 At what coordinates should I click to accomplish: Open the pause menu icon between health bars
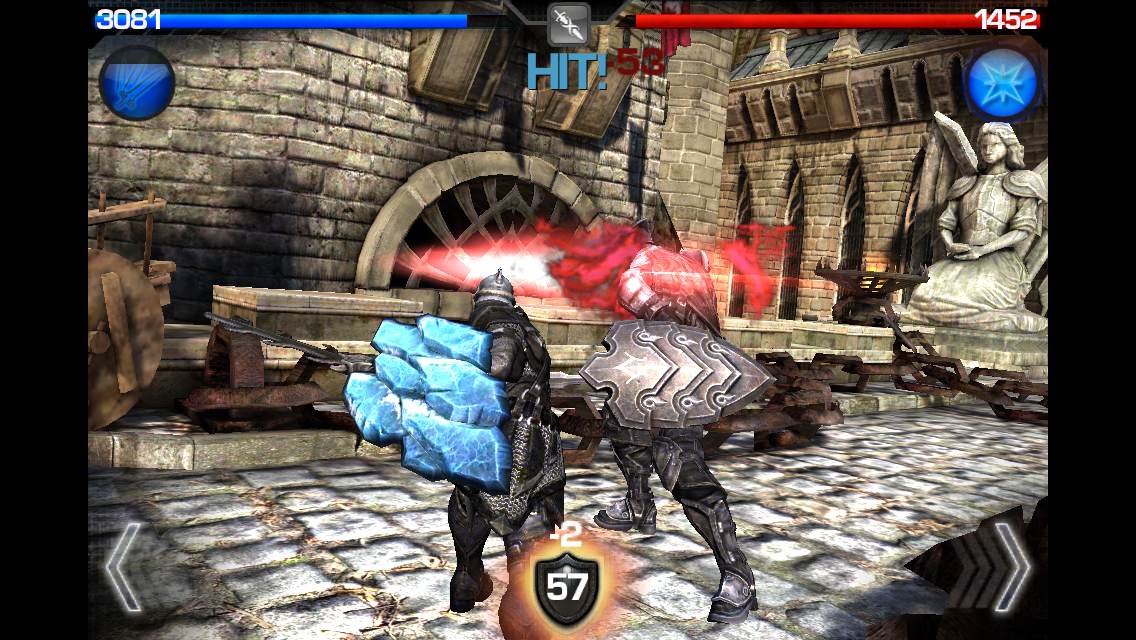point(569,22)
